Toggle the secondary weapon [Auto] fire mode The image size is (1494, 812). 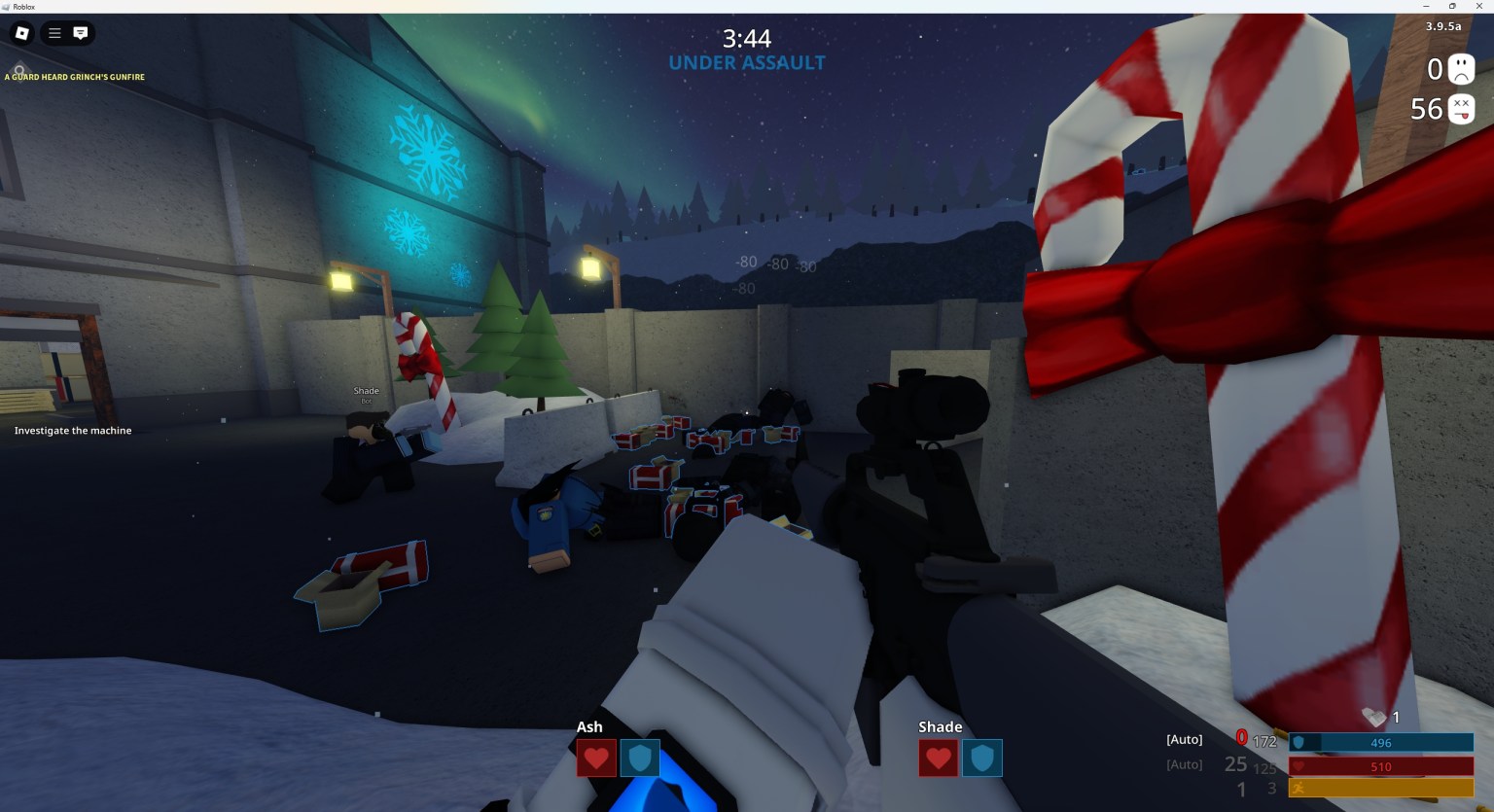pos(1184,764)
